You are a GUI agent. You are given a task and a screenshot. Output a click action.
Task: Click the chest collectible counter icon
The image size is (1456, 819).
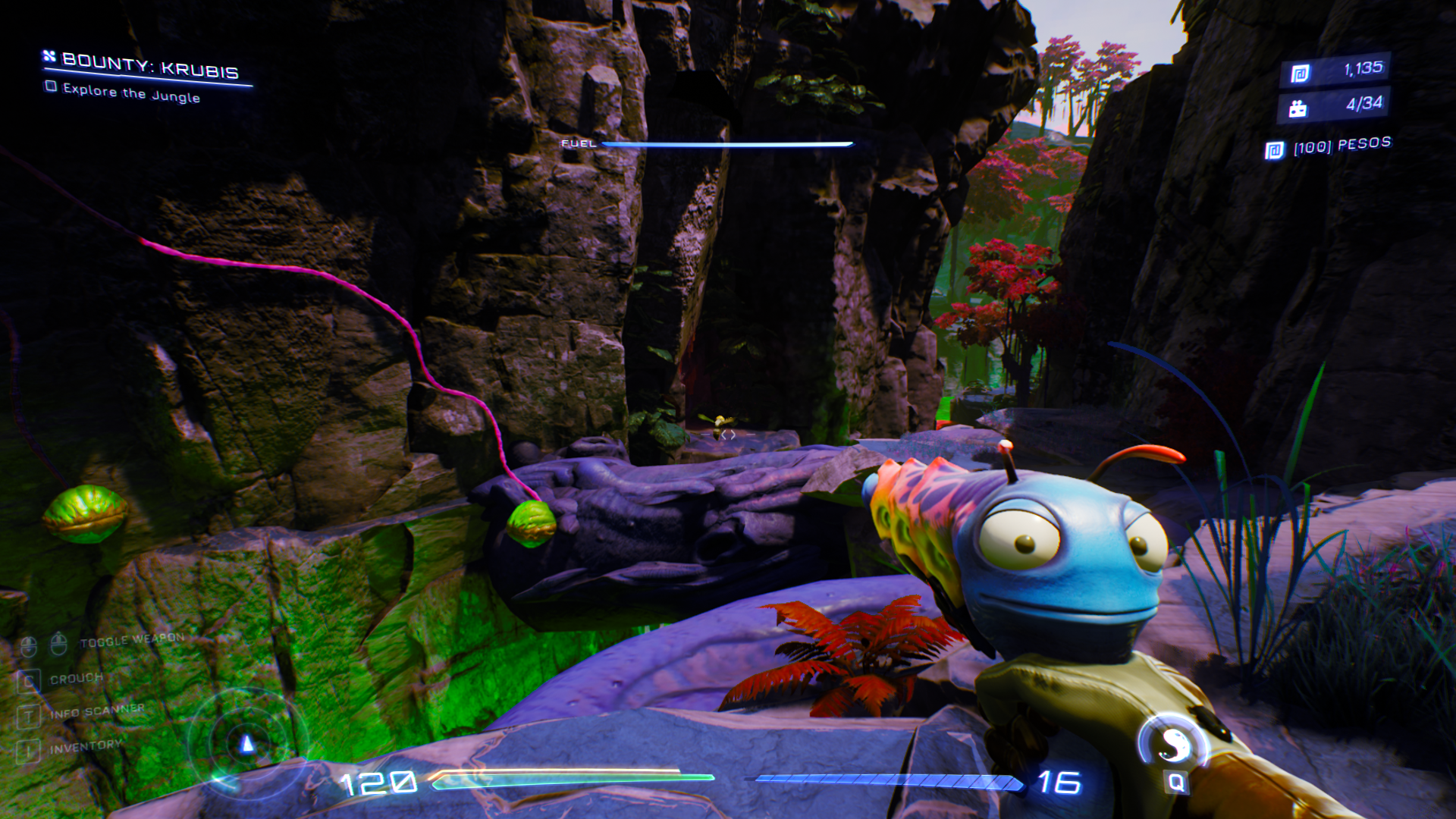[1298, 109]
